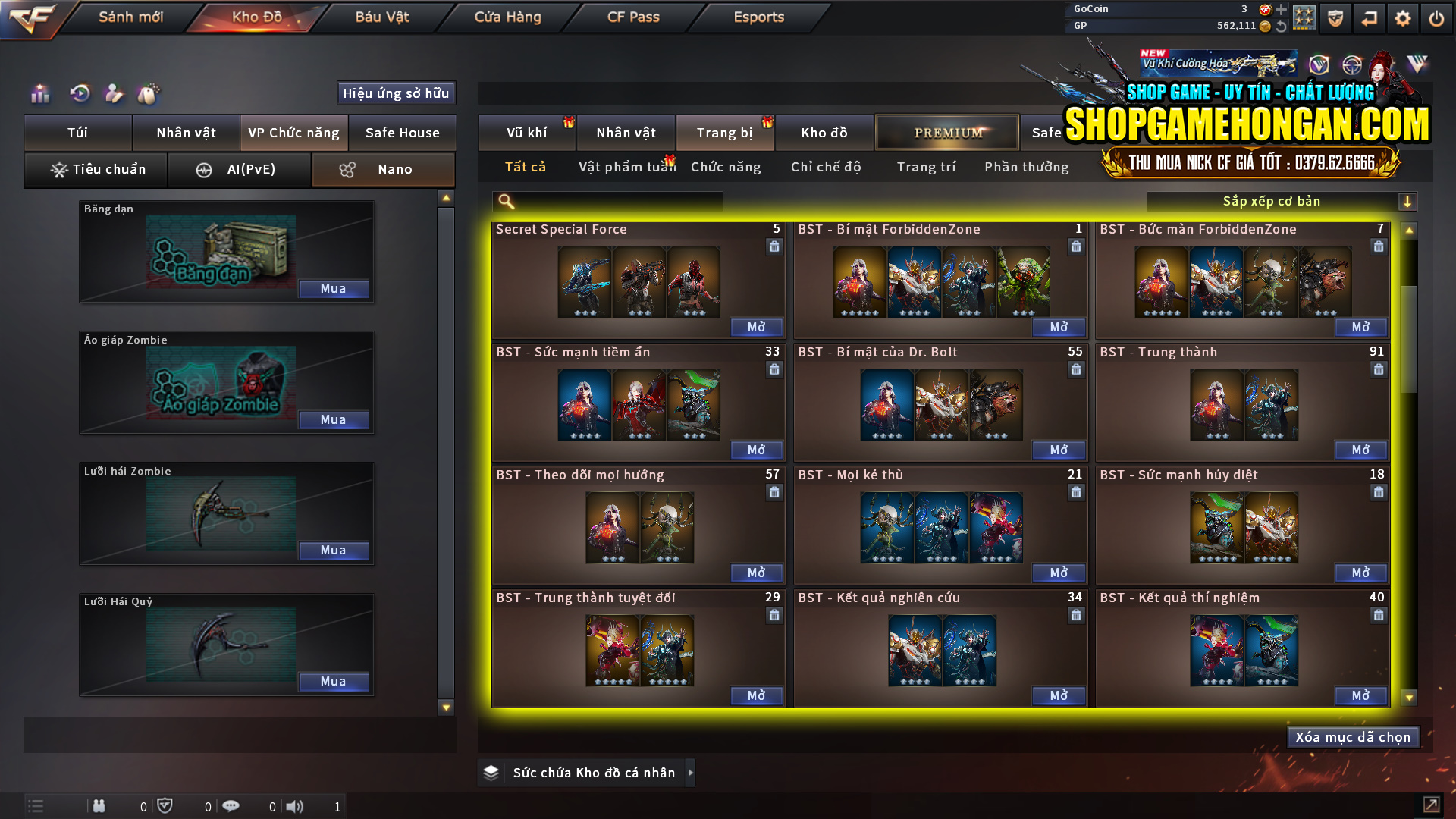
Task: Open the settings gear icon
Action: click(1402, 17)
